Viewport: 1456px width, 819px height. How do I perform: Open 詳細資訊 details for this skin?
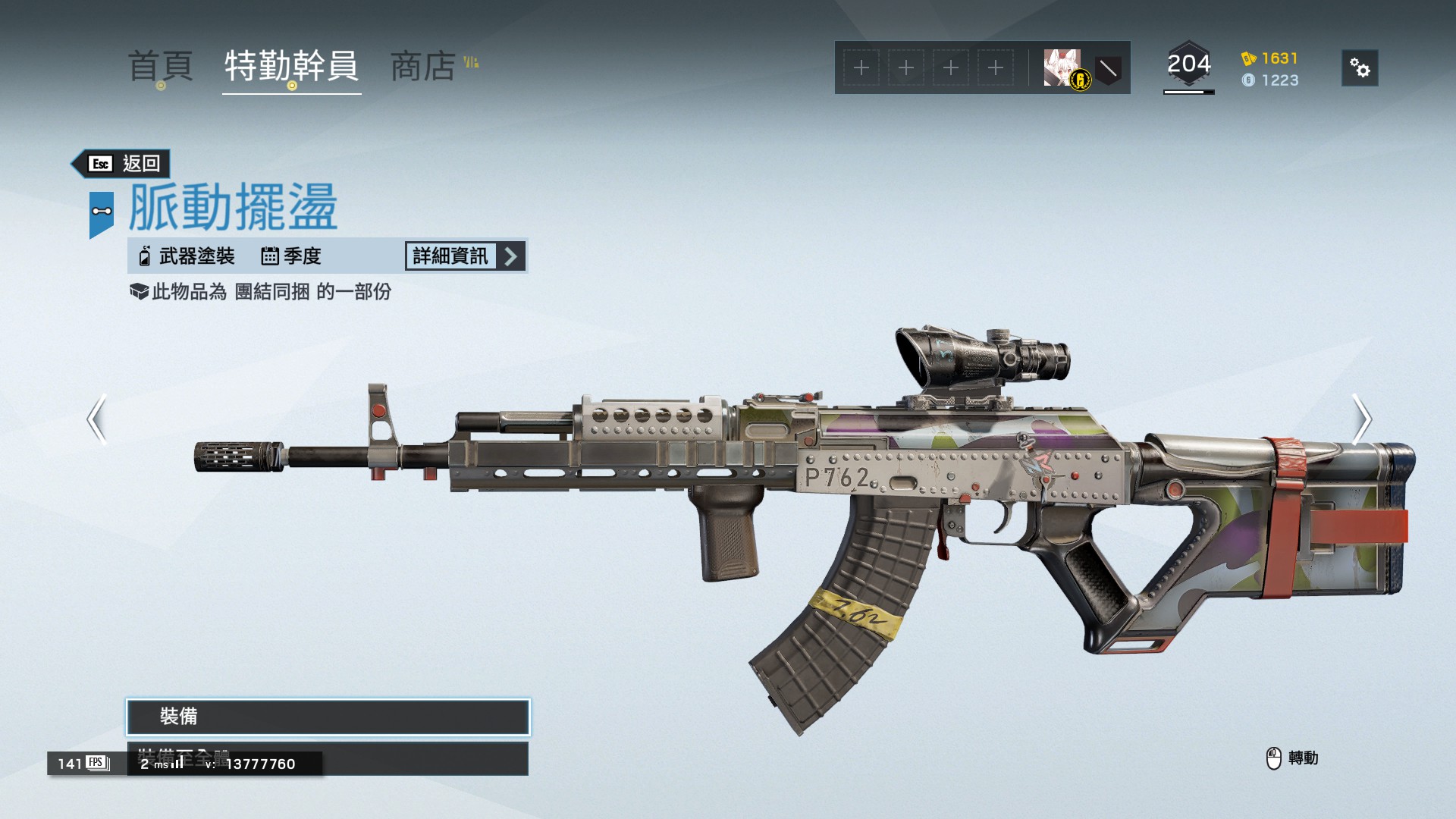pyautogui.click(x=465, y=256)
